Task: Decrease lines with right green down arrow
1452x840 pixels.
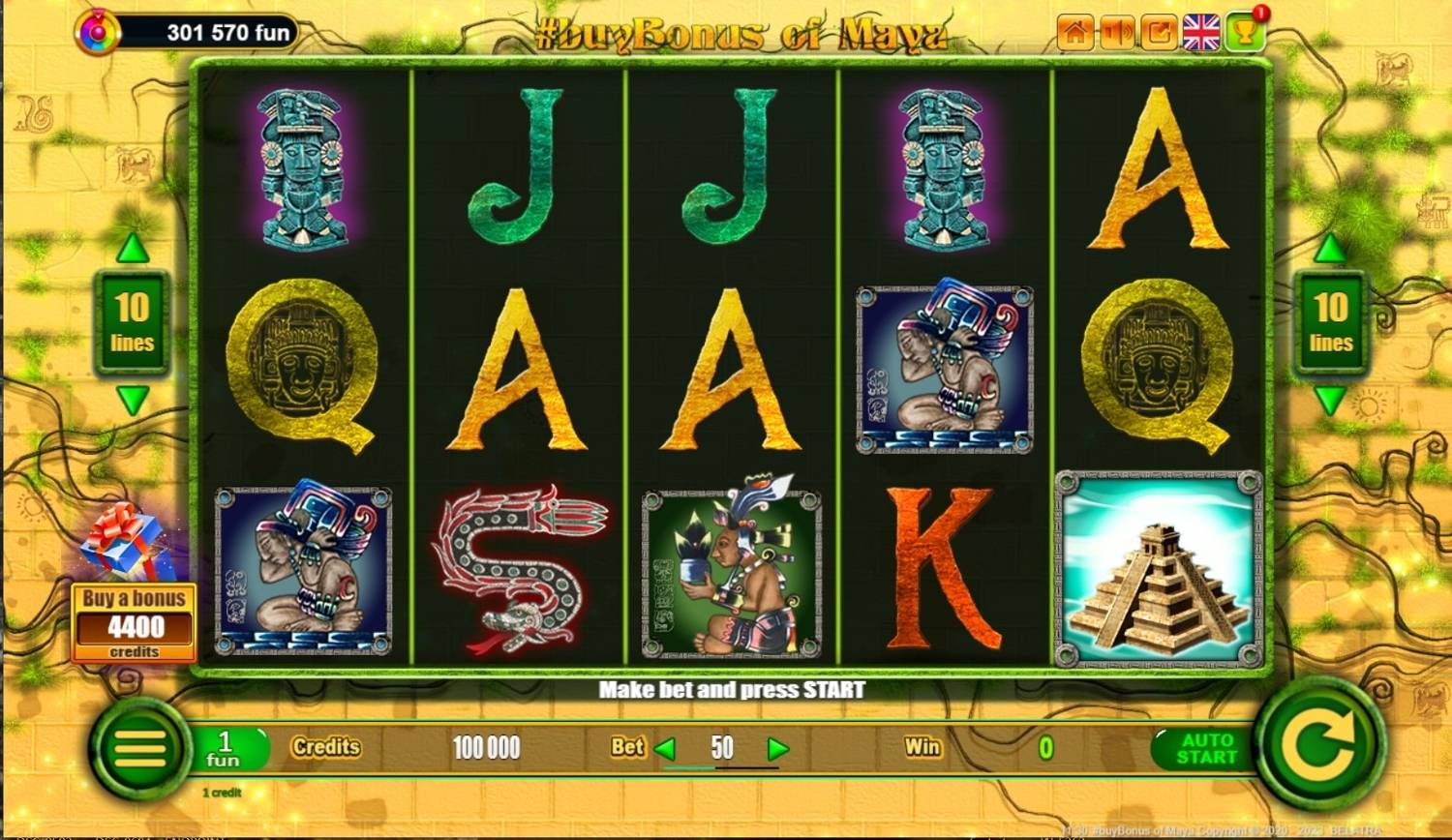Action: click(x=1329, y=399)
